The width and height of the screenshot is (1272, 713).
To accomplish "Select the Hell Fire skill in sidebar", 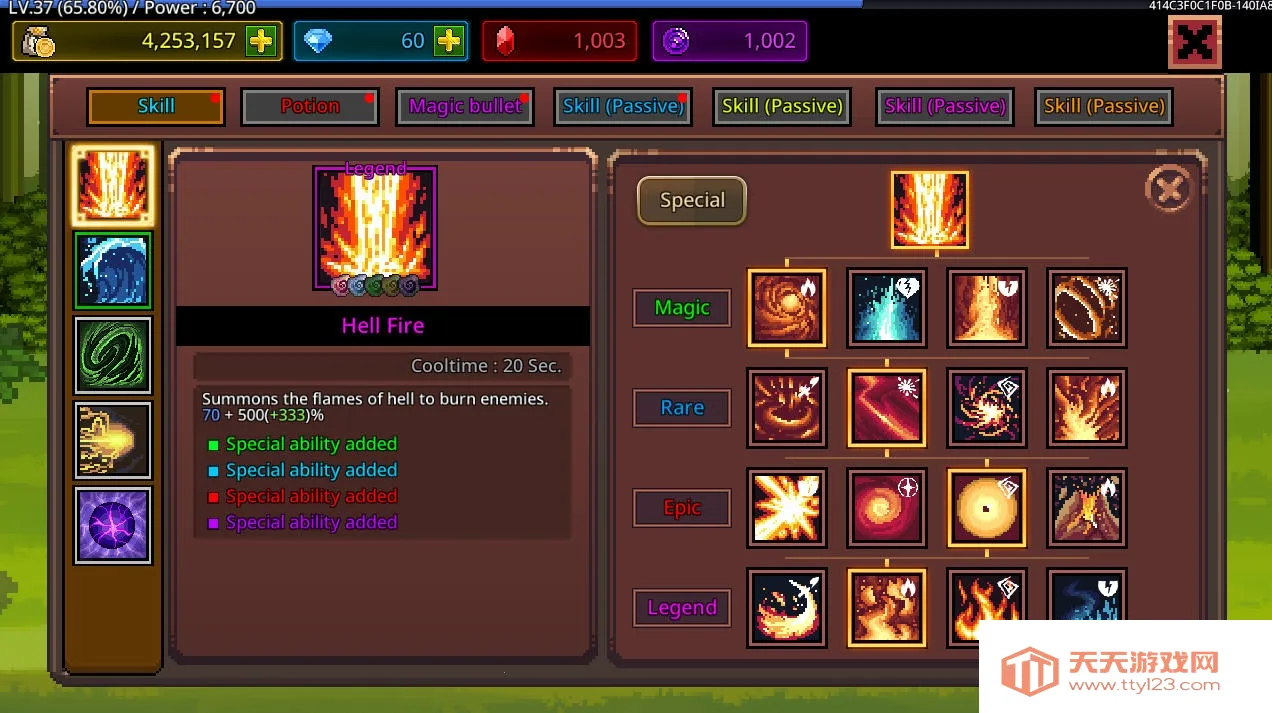I will [x=113, y=185].
